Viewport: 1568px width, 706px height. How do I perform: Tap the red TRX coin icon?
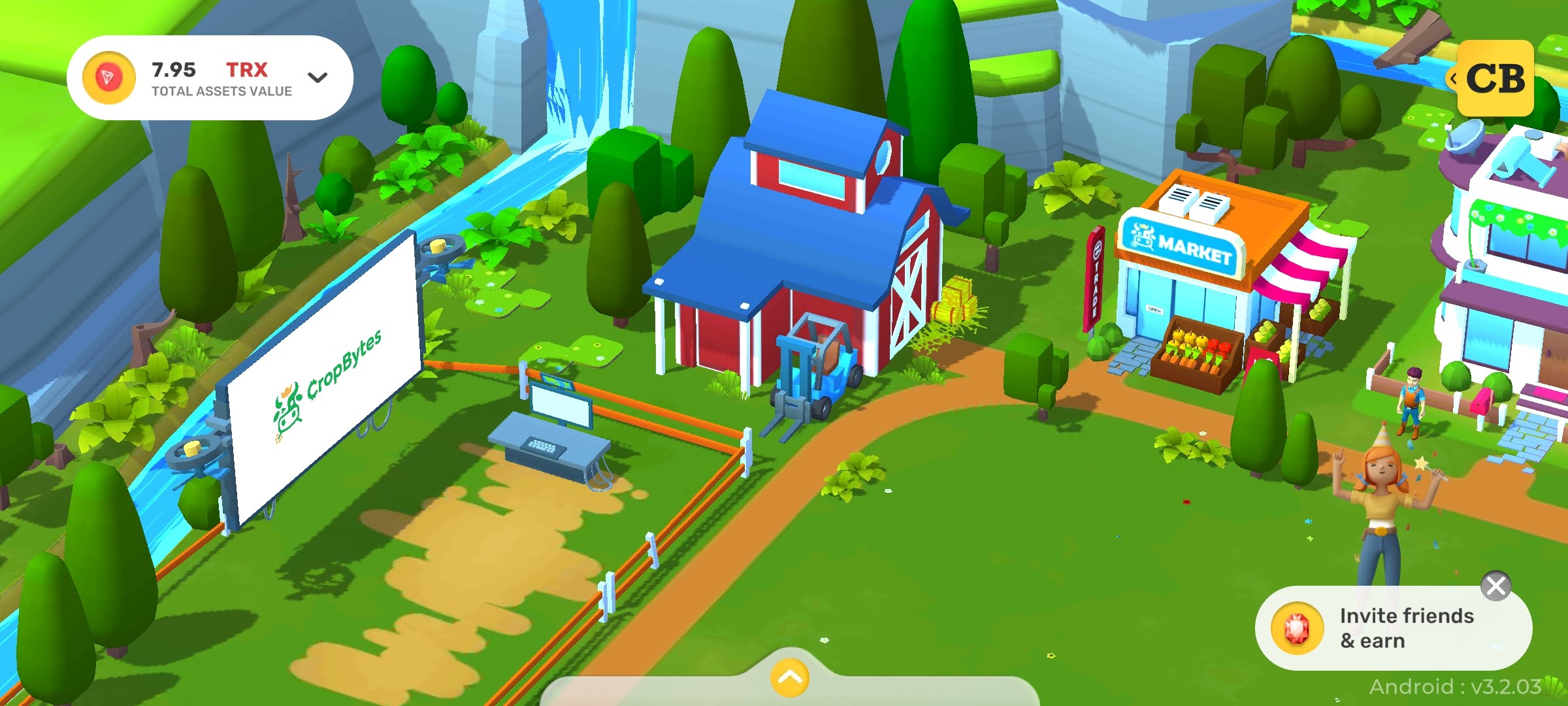tap(108, 78)
